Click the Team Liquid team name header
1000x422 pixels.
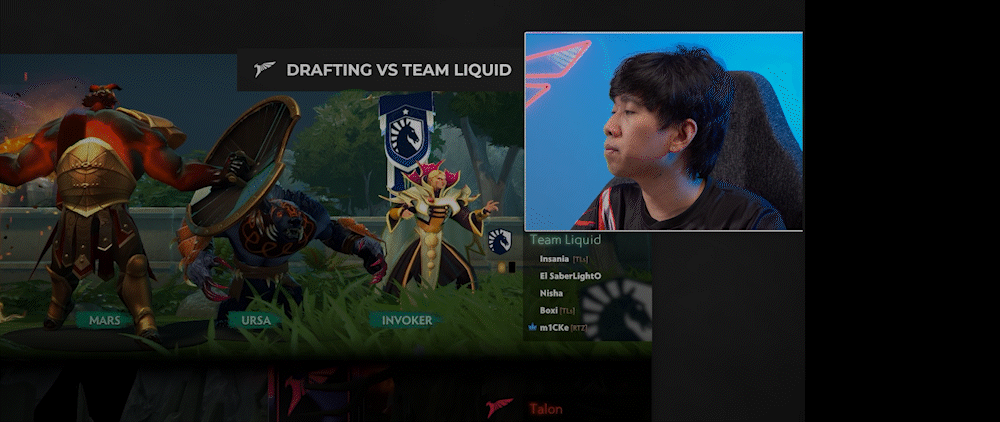click(x=565, y=240)
